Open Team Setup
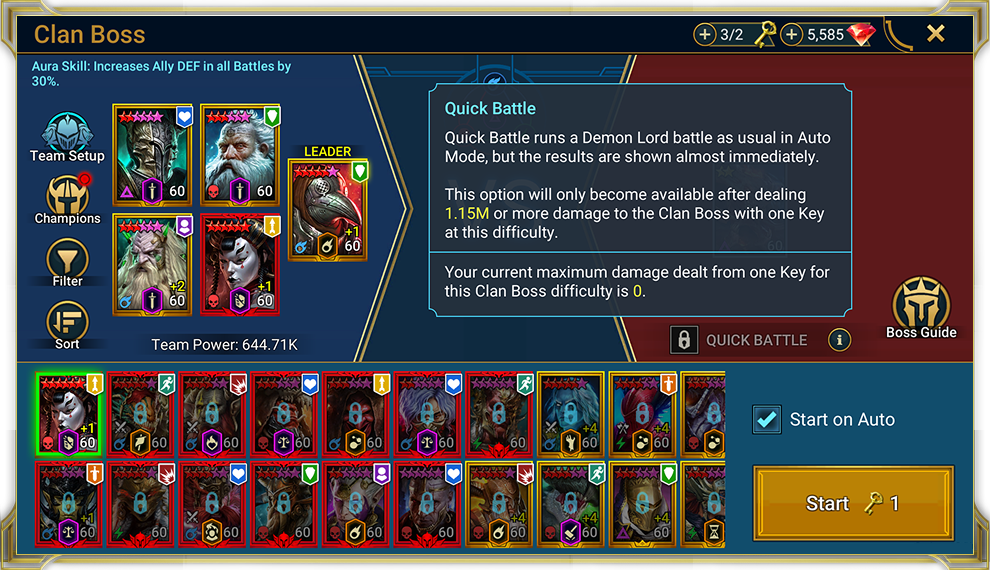The height and width of the screenshot is (570, 990). click(x=67, y=138)
